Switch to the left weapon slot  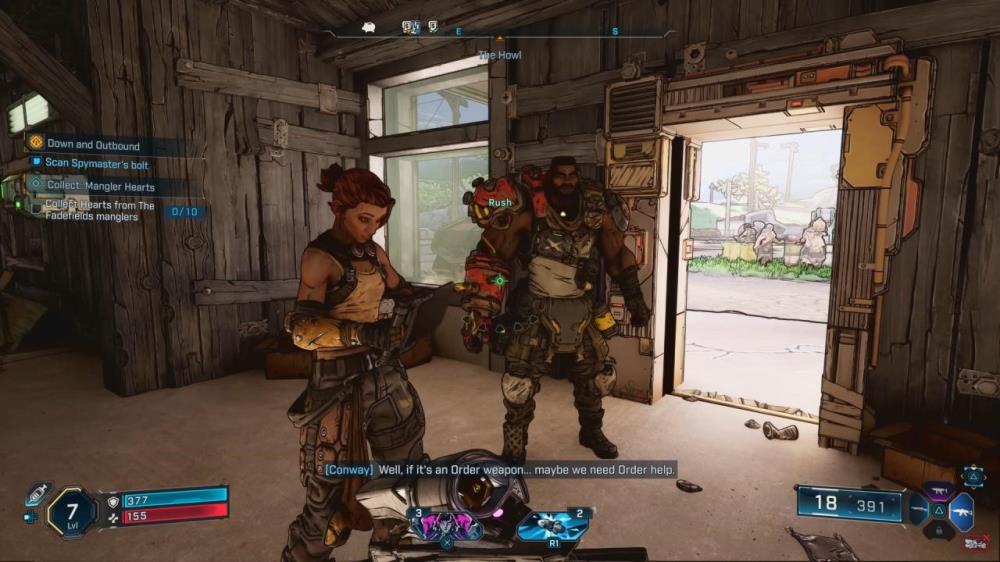(917, 510)
